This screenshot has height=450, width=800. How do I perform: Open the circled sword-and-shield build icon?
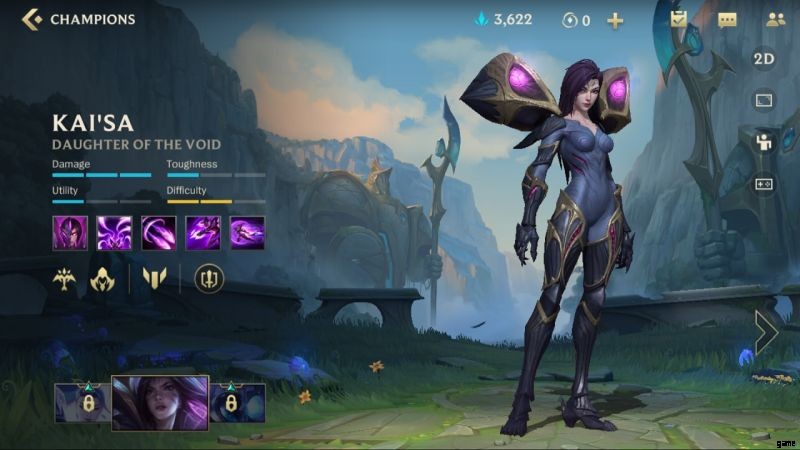[x=208, y=279]
